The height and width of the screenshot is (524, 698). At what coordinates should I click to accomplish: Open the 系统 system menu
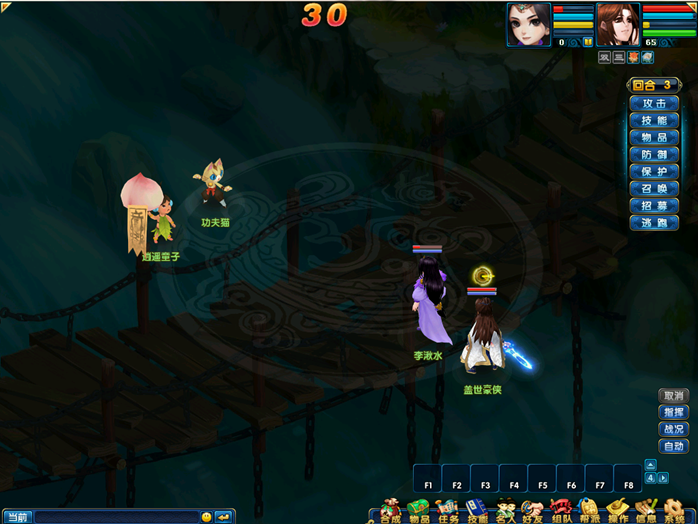(x=676, y=511)
